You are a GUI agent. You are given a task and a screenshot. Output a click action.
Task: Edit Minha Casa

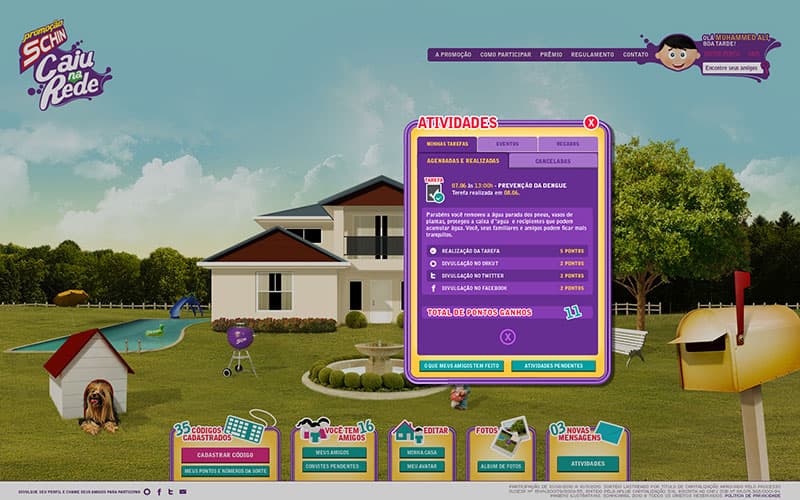(x=420, y=452)
